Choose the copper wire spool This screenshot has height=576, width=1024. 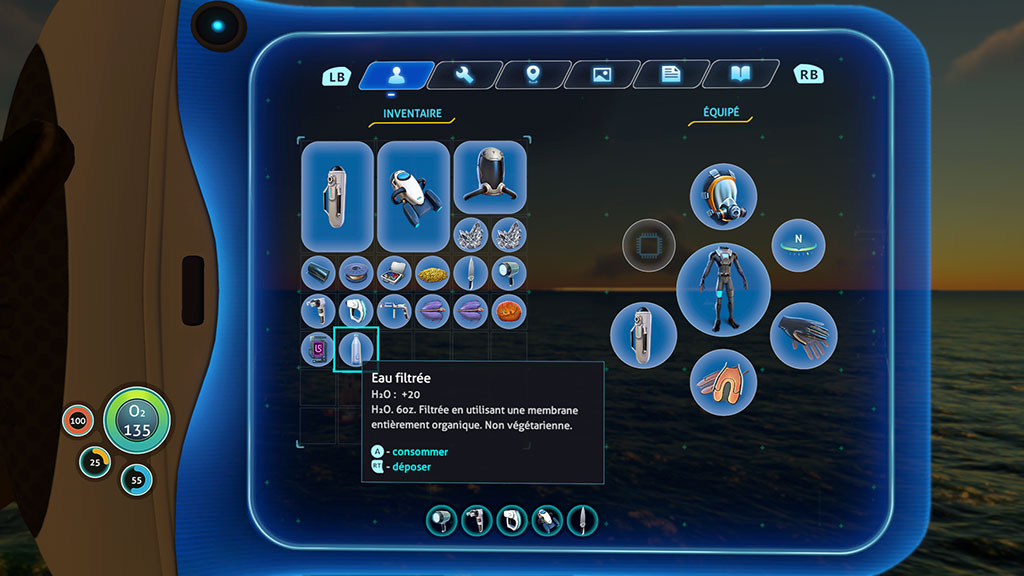click(357, 272)
